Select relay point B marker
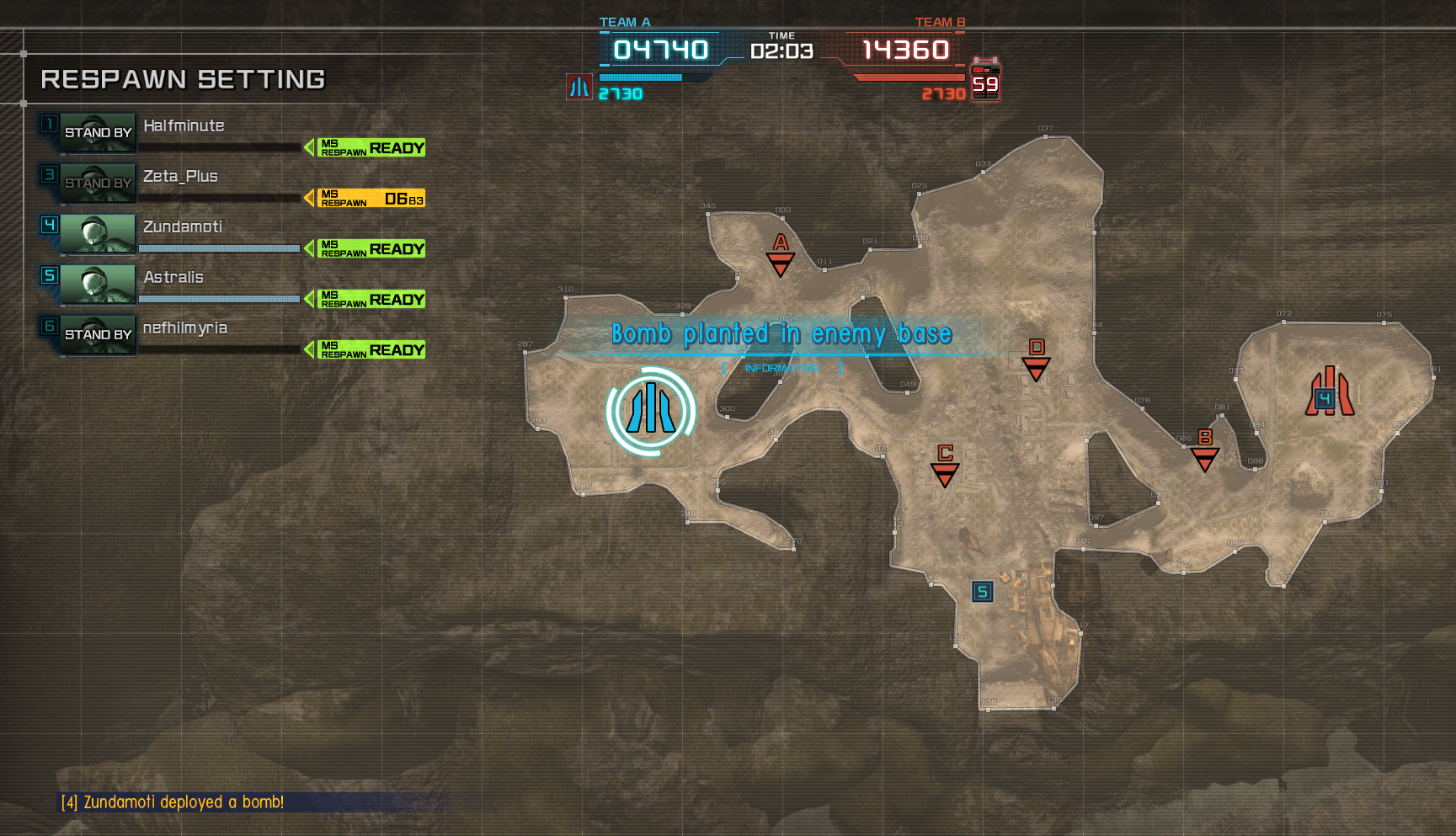The height and width of the screenshot is (836, 1456). tap(1205, 450)
